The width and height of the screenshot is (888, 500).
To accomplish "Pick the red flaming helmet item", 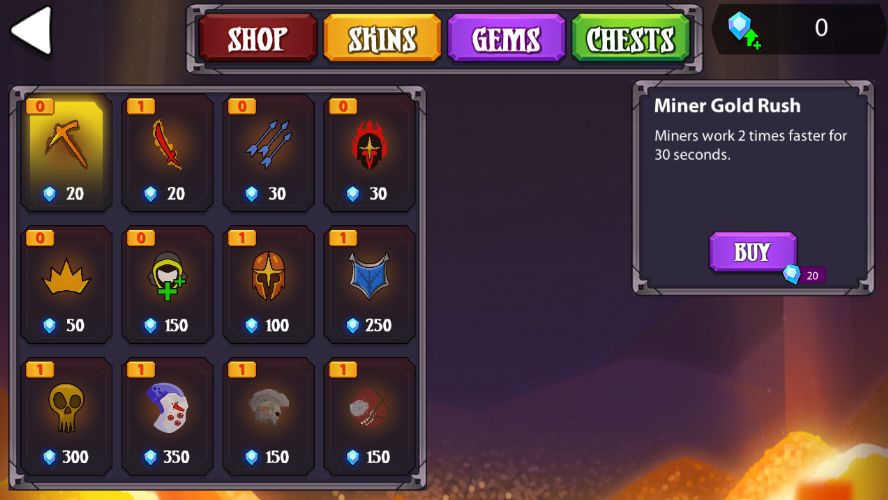I will pyautogui.click(x=370, y=153).
